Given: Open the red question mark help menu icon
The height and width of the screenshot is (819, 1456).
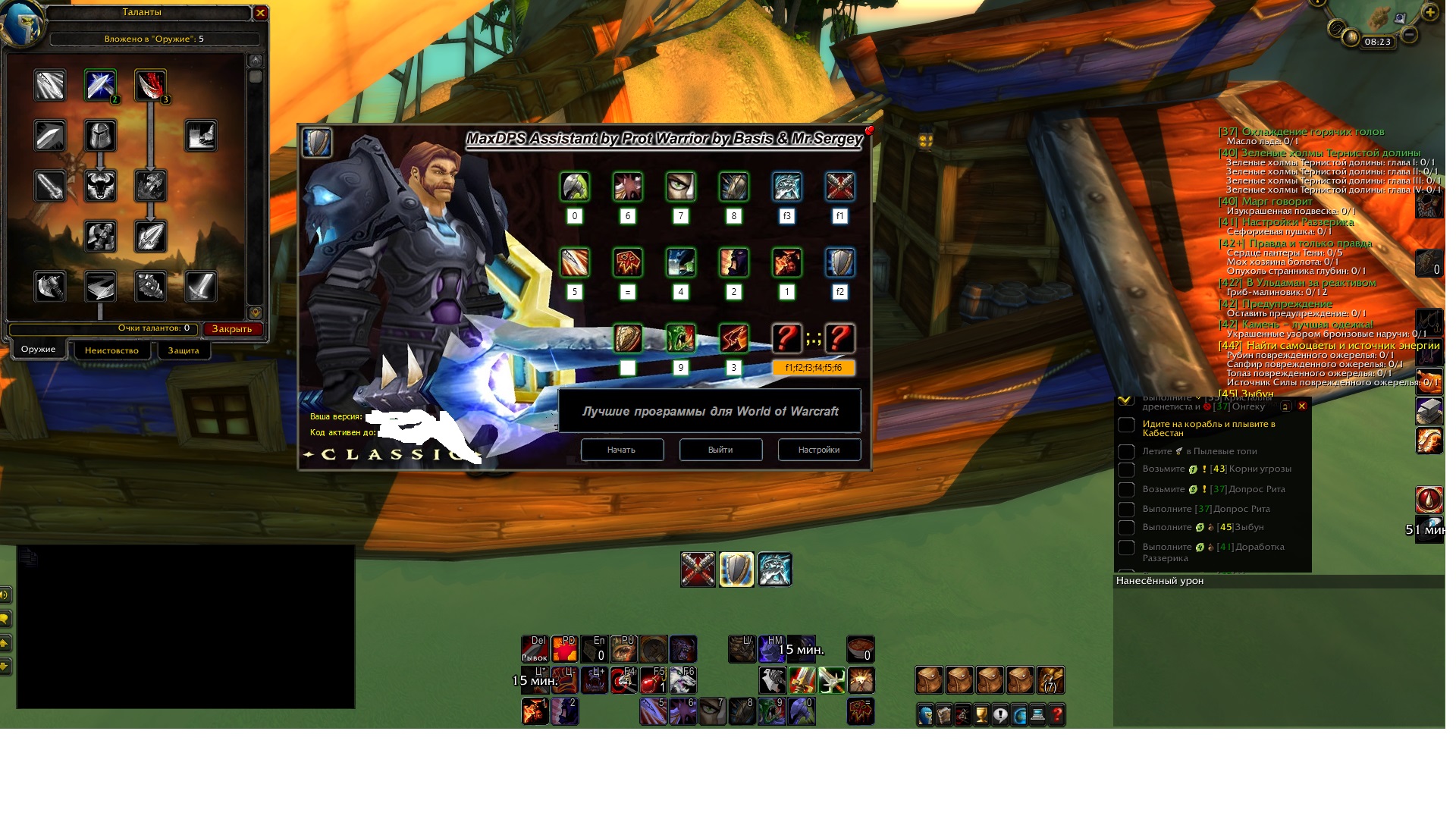Looking at the screenshot, I should pos(1057,714).
